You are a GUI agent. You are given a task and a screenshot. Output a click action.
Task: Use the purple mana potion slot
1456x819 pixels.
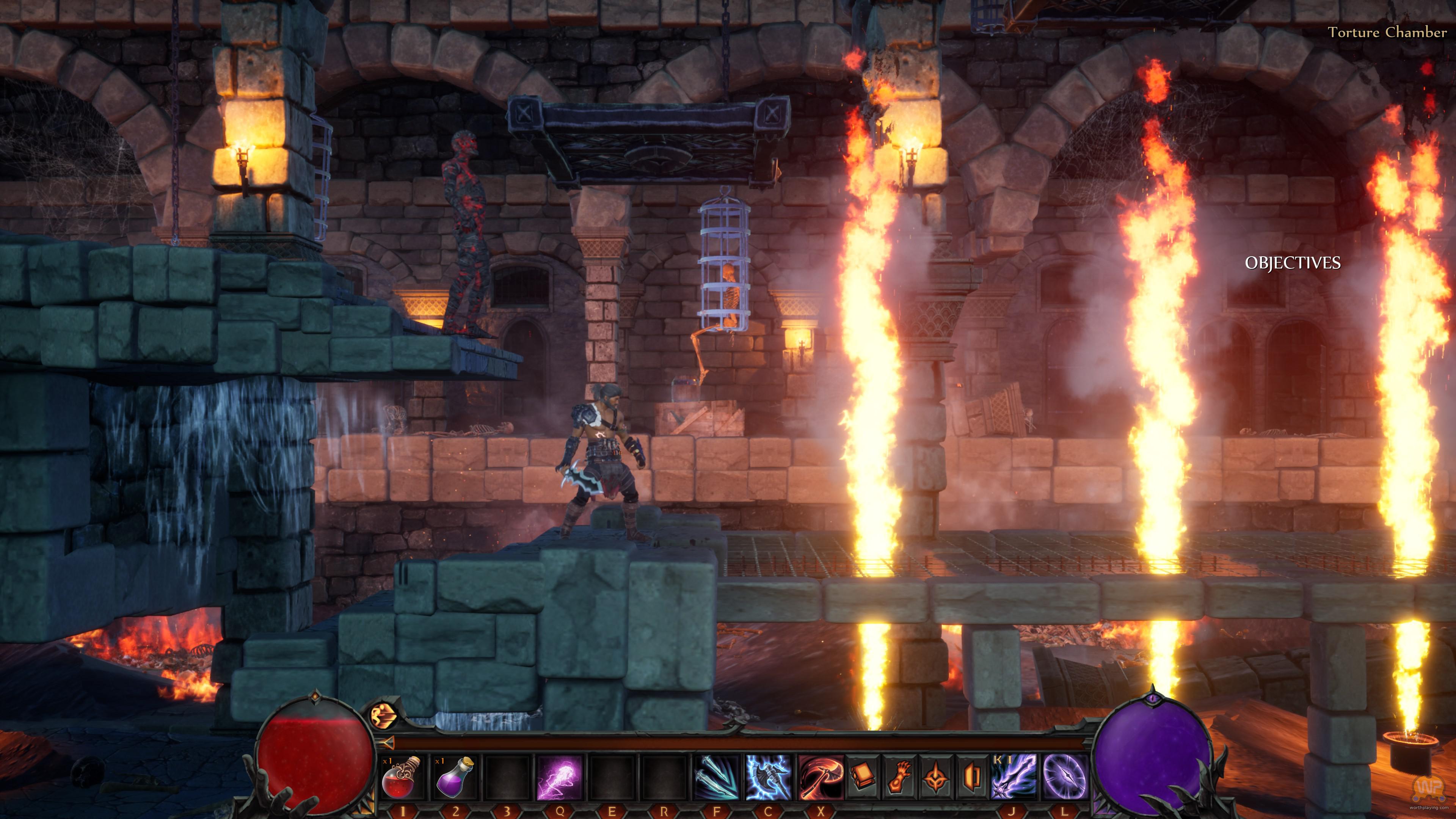coord(455,778)
